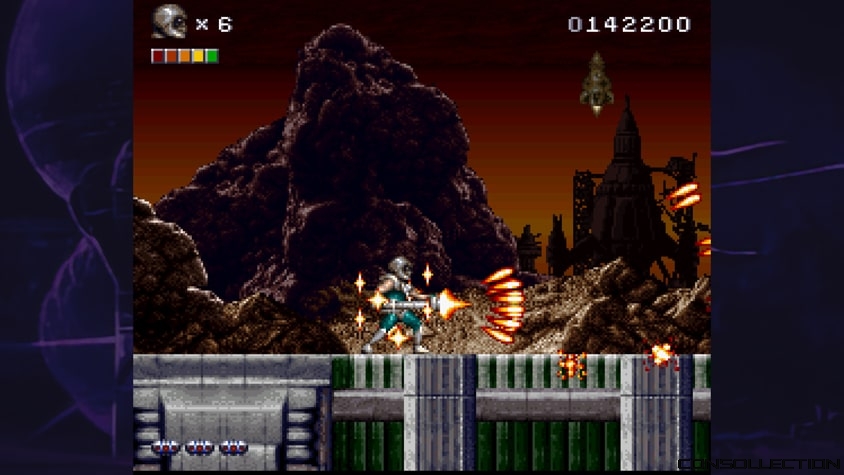Click the skull helmet lives icon
Image resolution: width=844 pixels, height=475 pixels.
tap(169, 22)
